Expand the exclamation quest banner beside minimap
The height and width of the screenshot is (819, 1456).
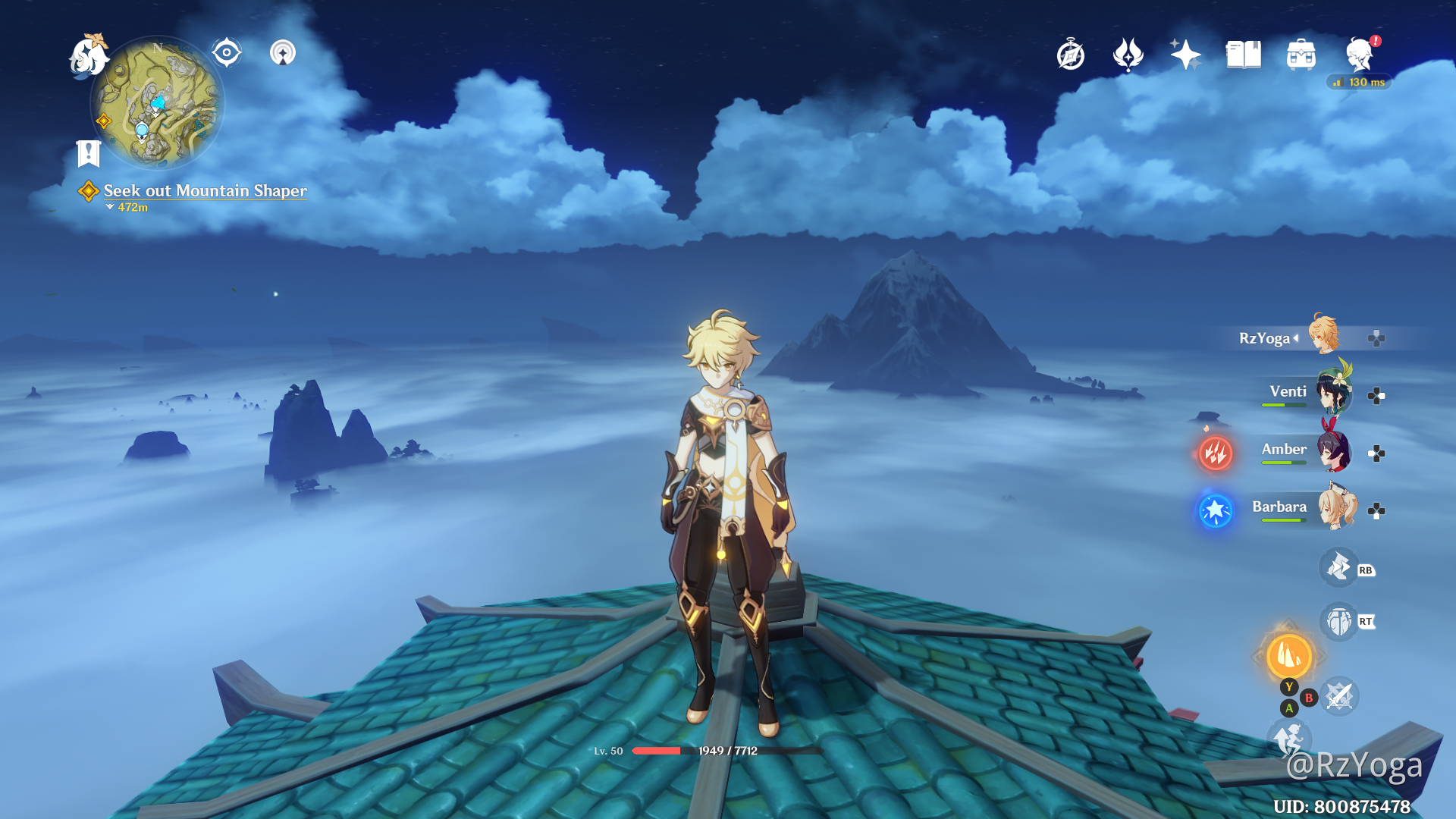[89, 154]
